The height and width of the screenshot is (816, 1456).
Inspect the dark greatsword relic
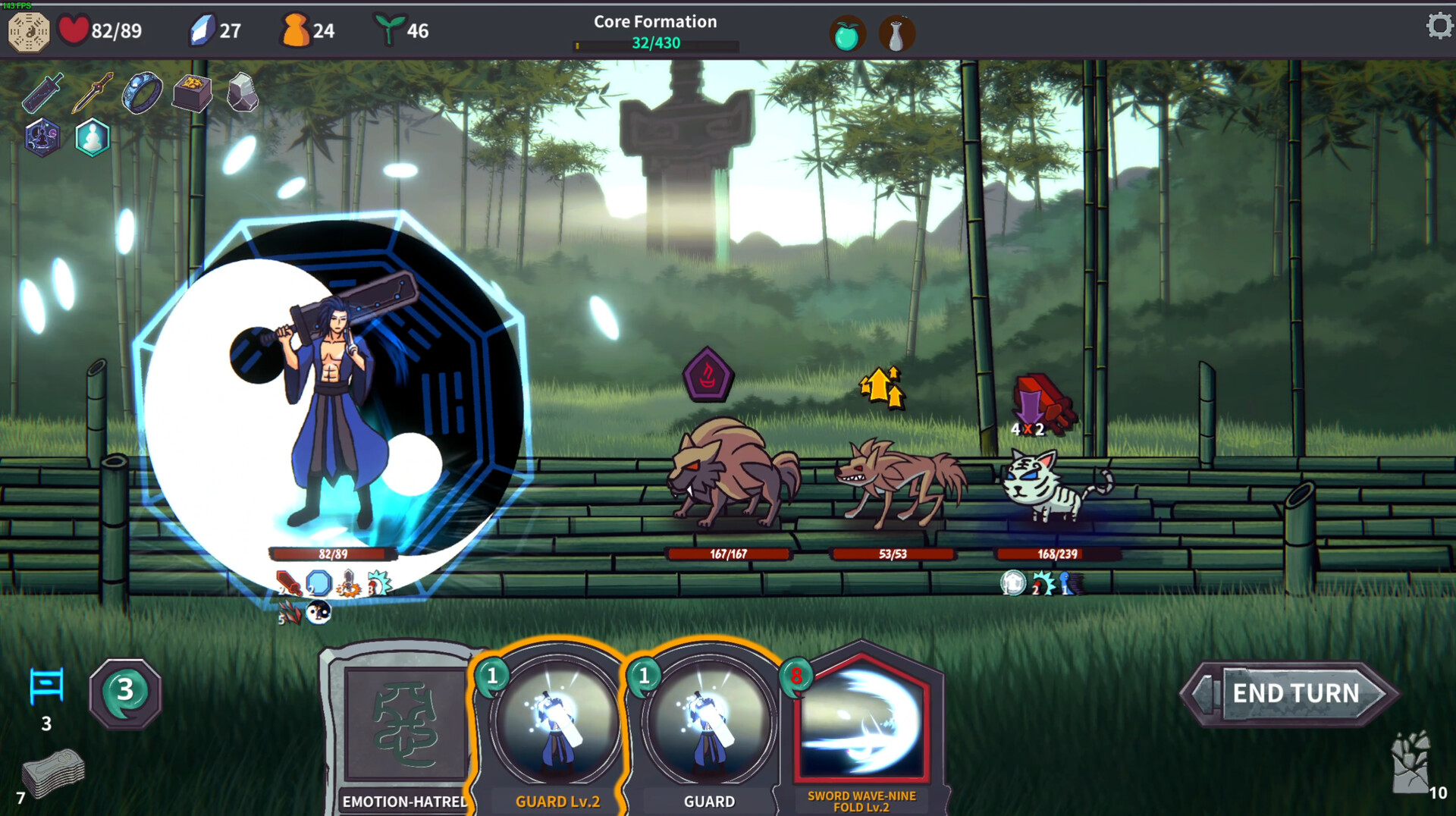coord(42,93)
